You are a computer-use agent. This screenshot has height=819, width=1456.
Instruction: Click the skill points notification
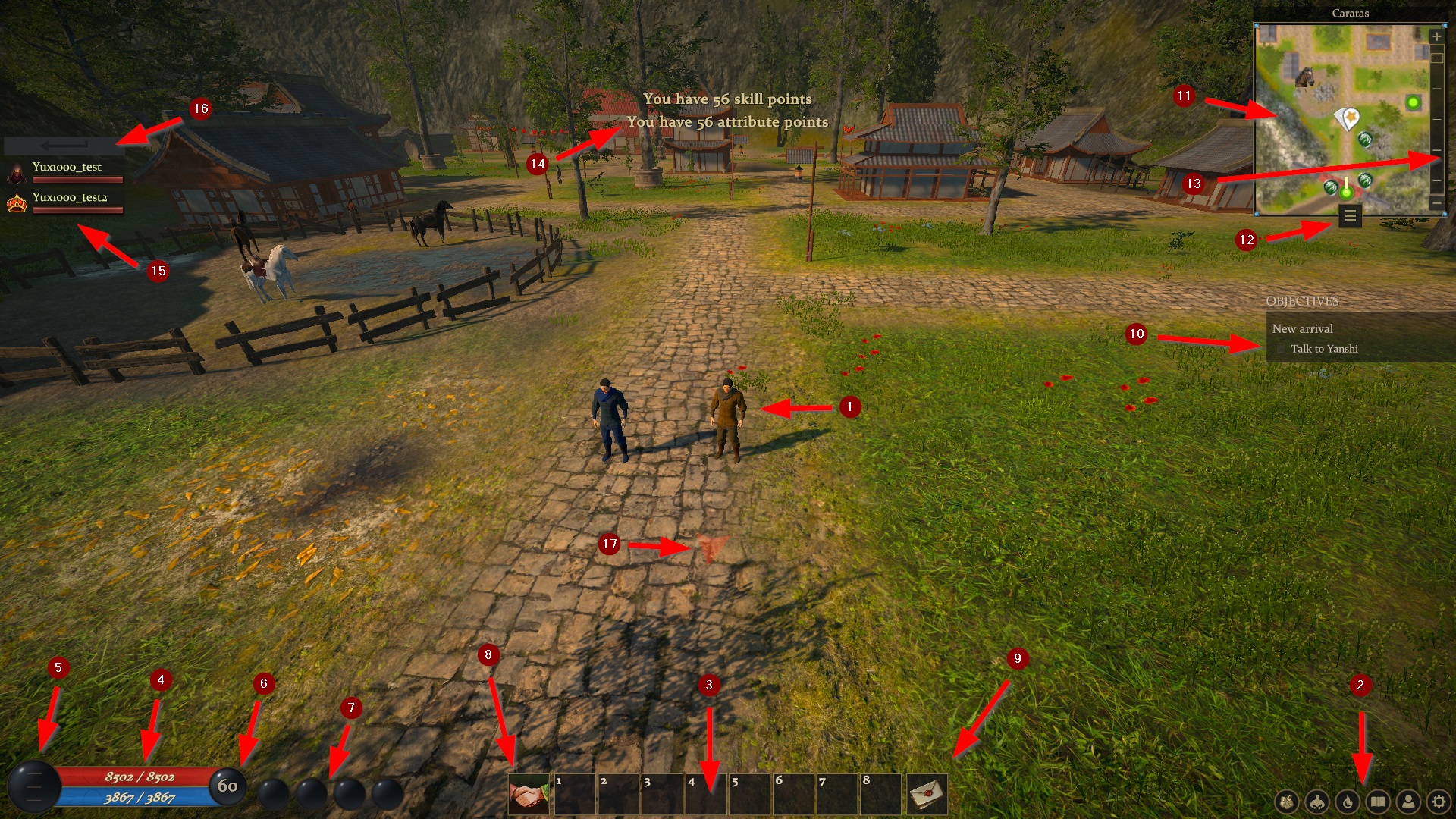727,99
